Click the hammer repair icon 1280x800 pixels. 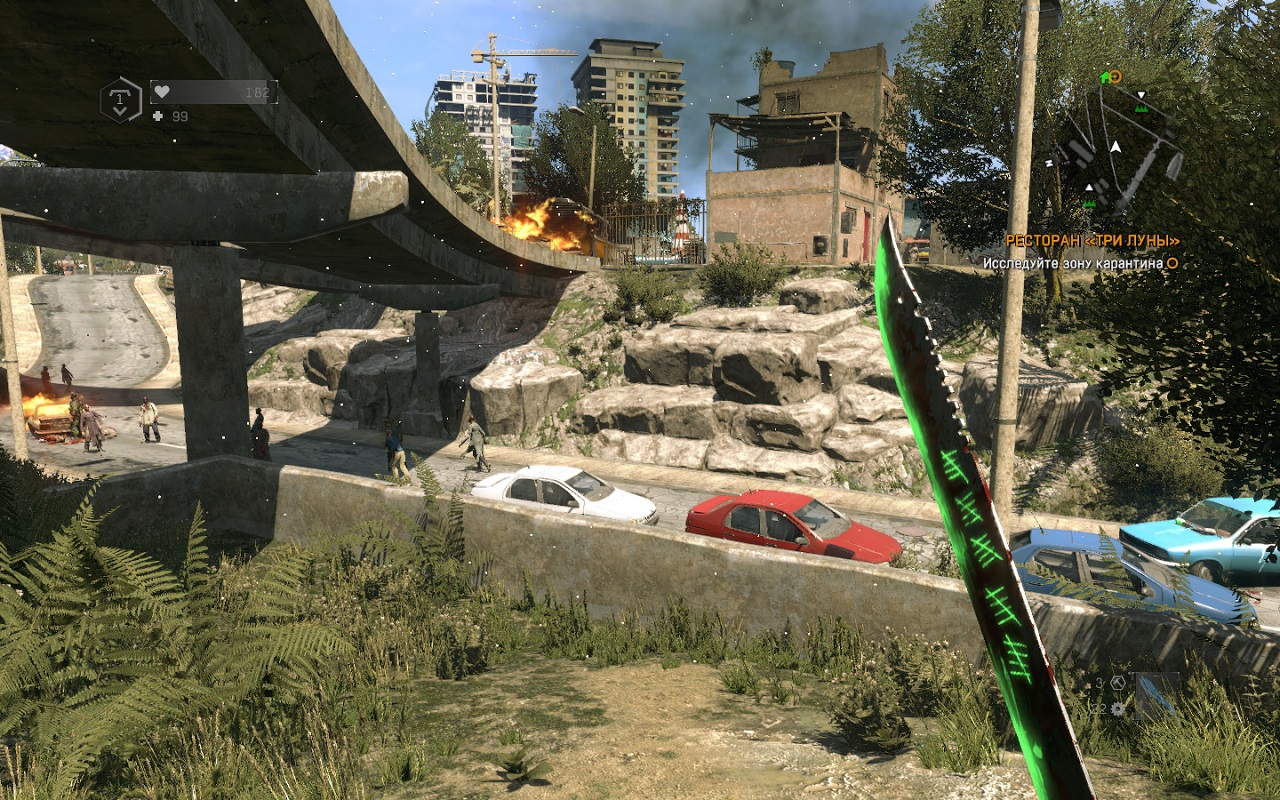1118,682
